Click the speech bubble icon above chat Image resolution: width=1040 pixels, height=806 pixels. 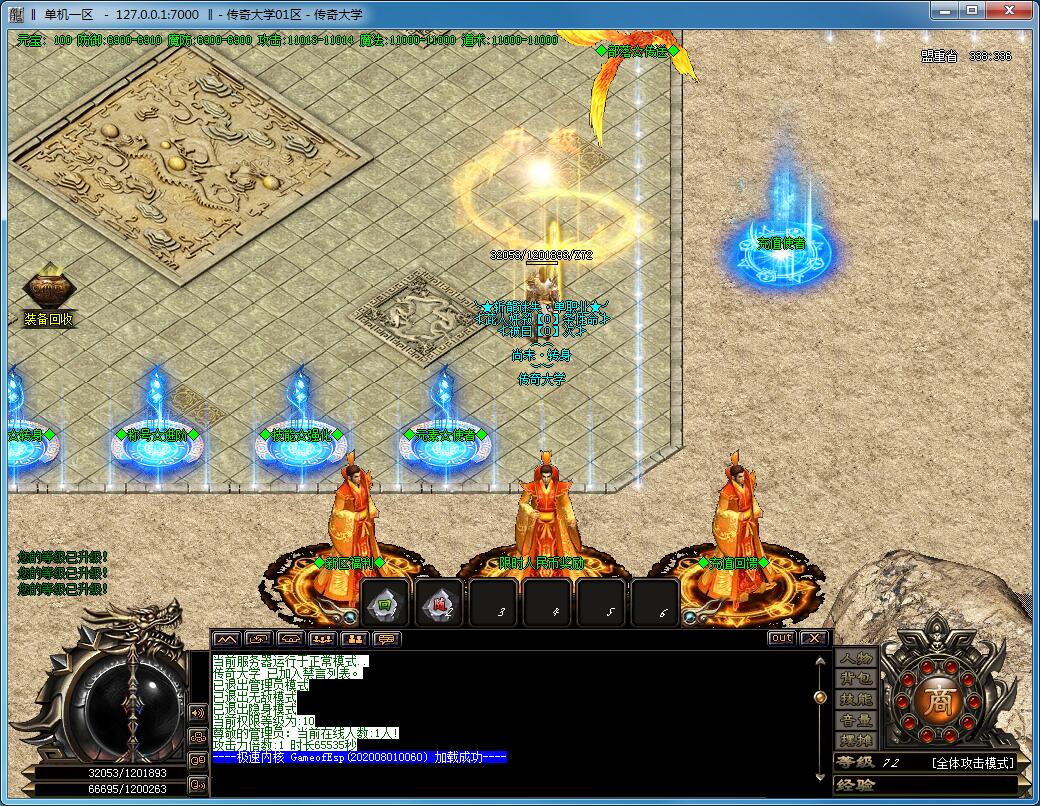coord(386,639)
